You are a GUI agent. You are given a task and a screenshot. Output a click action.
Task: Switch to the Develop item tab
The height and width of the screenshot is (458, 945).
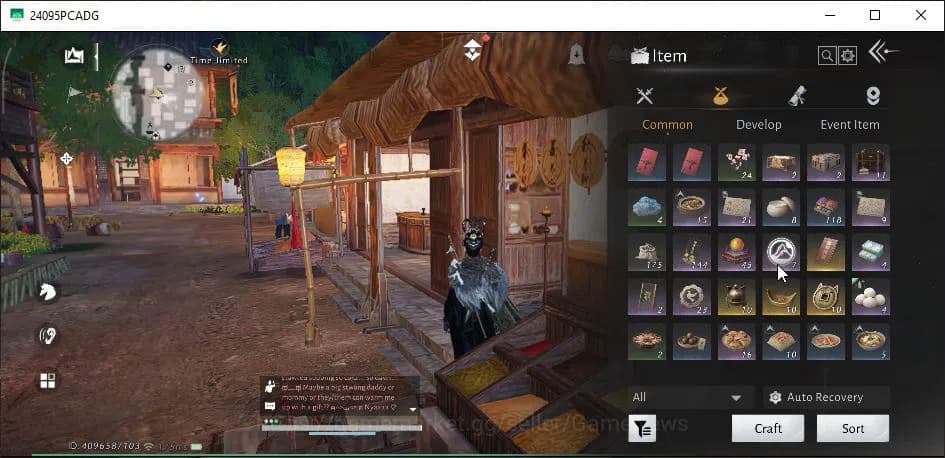pyautogui.click(x=758, y=125)
